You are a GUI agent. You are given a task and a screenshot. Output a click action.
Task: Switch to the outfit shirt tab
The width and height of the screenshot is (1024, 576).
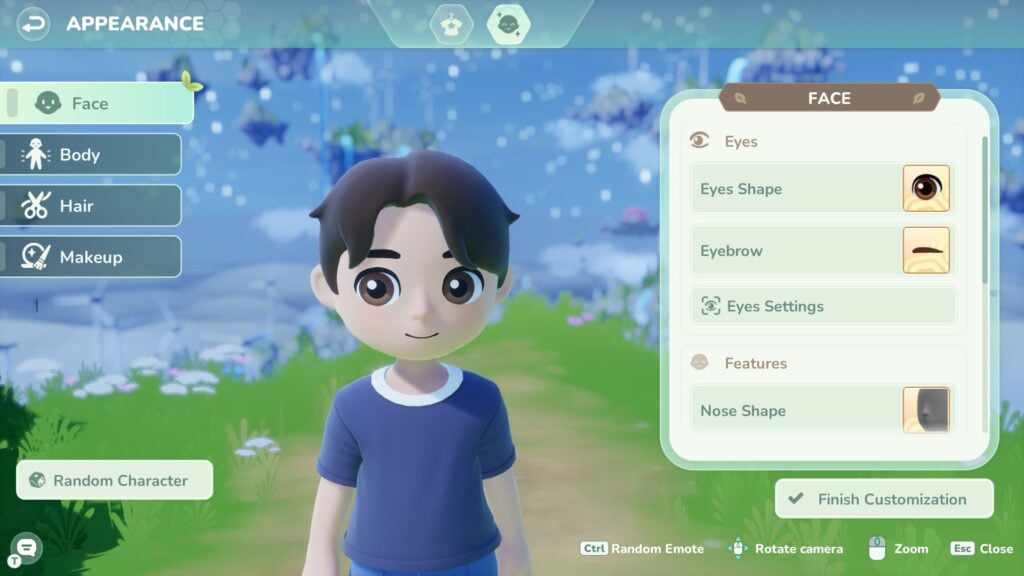[451, 24]
